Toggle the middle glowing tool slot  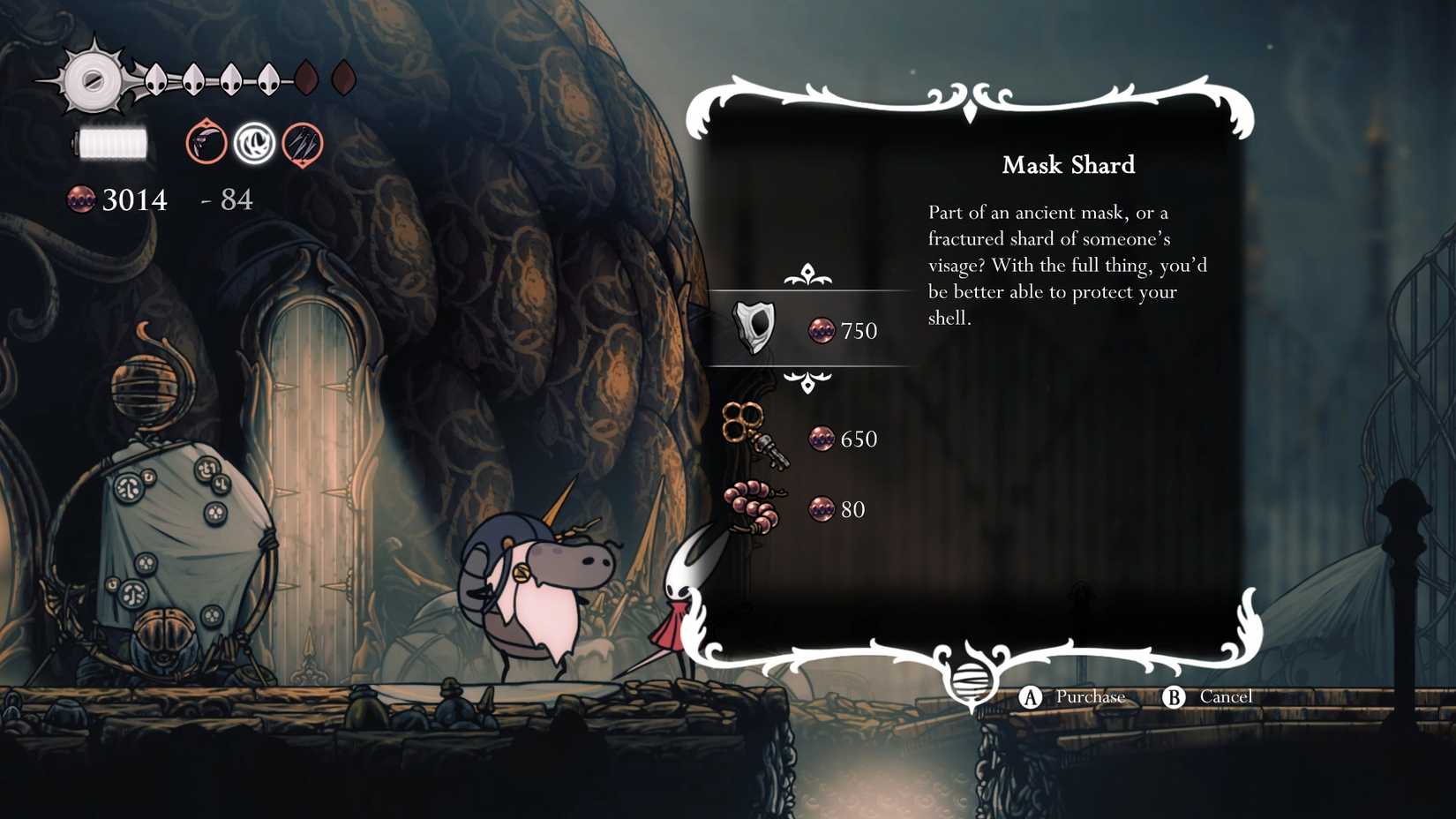coord(253,142)
